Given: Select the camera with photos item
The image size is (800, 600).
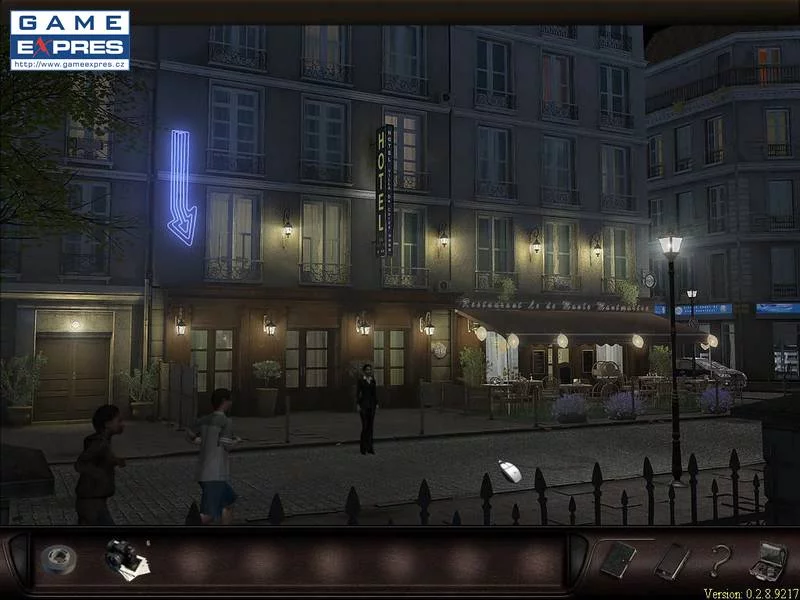Looking at the screenshot, I should 126,559.
